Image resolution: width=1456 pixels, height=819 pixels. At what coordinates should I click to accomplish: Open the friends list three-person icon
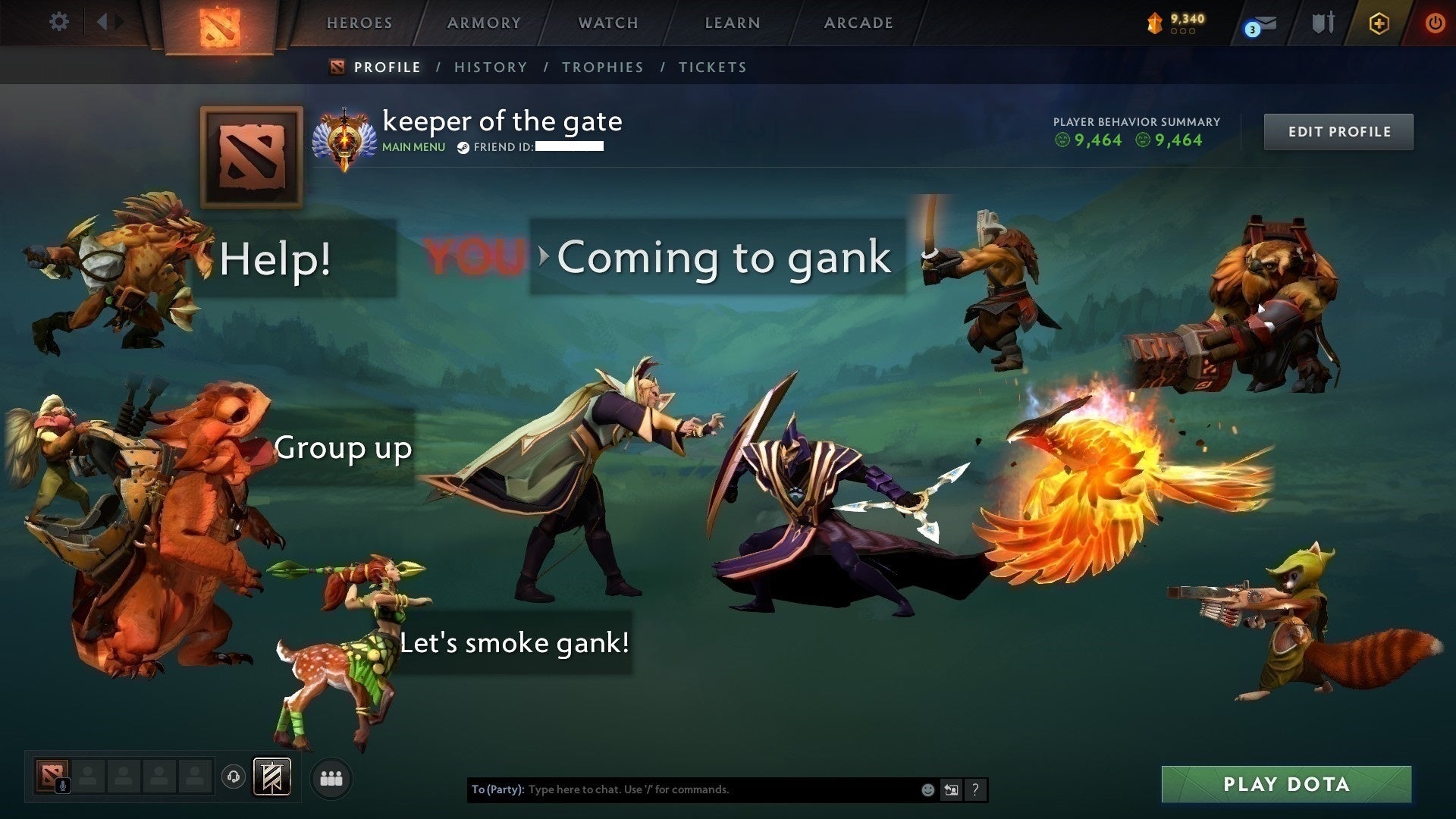click(331, 777)
